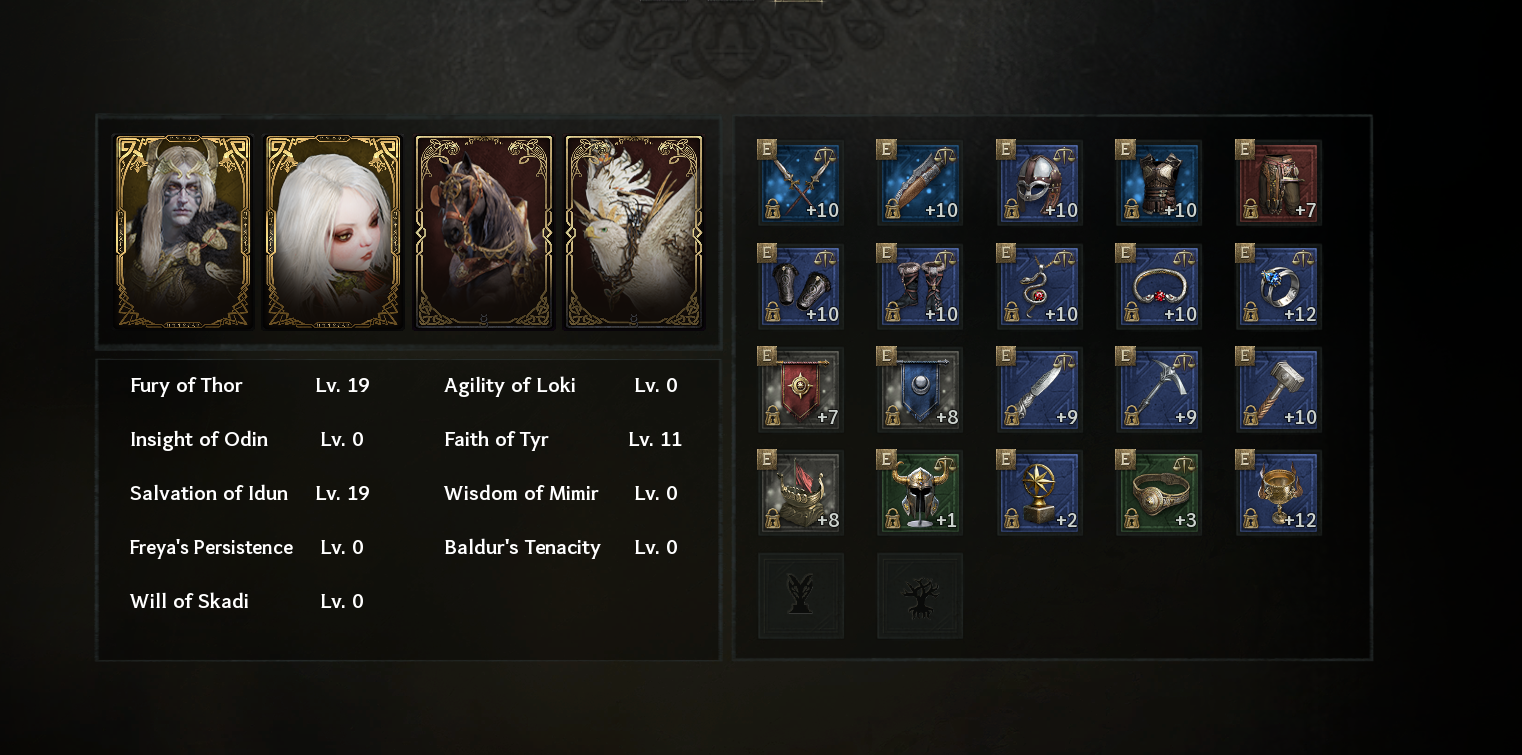Choose the fur-trimmed boots slot
Screen dimensions: 1522x755
point(919,287)
